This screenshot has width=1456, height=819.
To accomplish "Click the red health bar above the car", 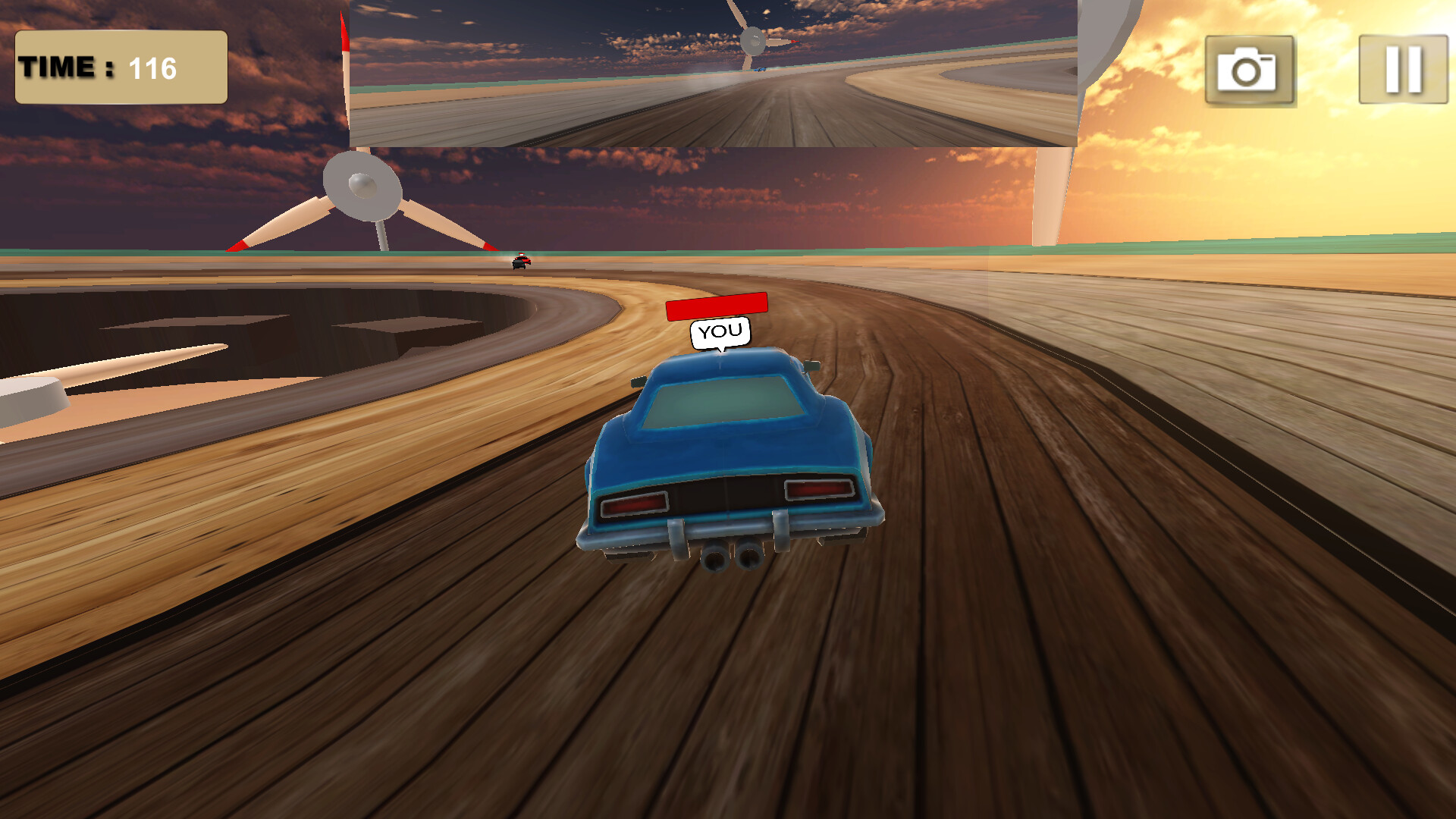I will 717,306.
